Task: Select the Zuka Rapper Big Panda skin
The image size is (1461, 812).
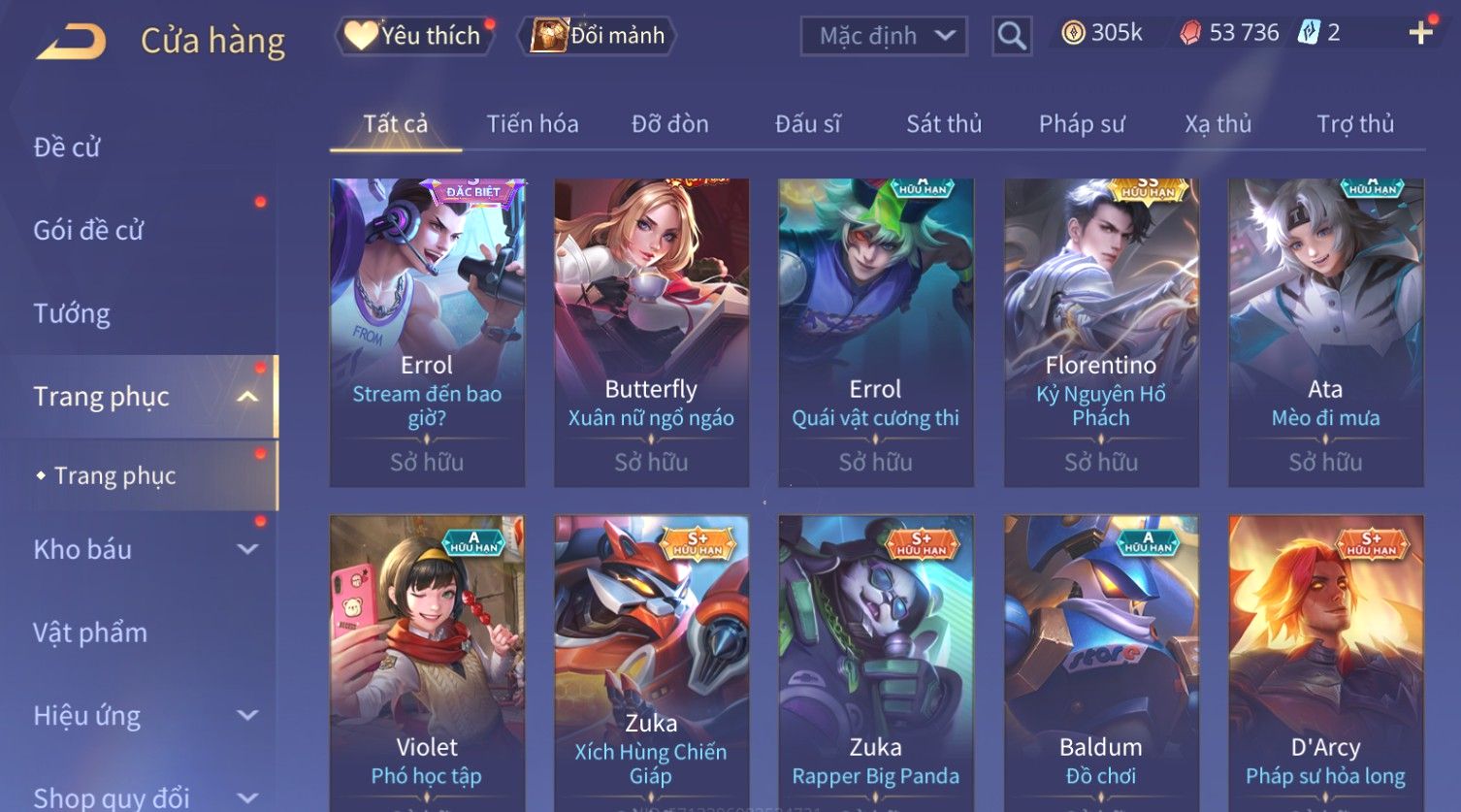Action: point(875,662)
